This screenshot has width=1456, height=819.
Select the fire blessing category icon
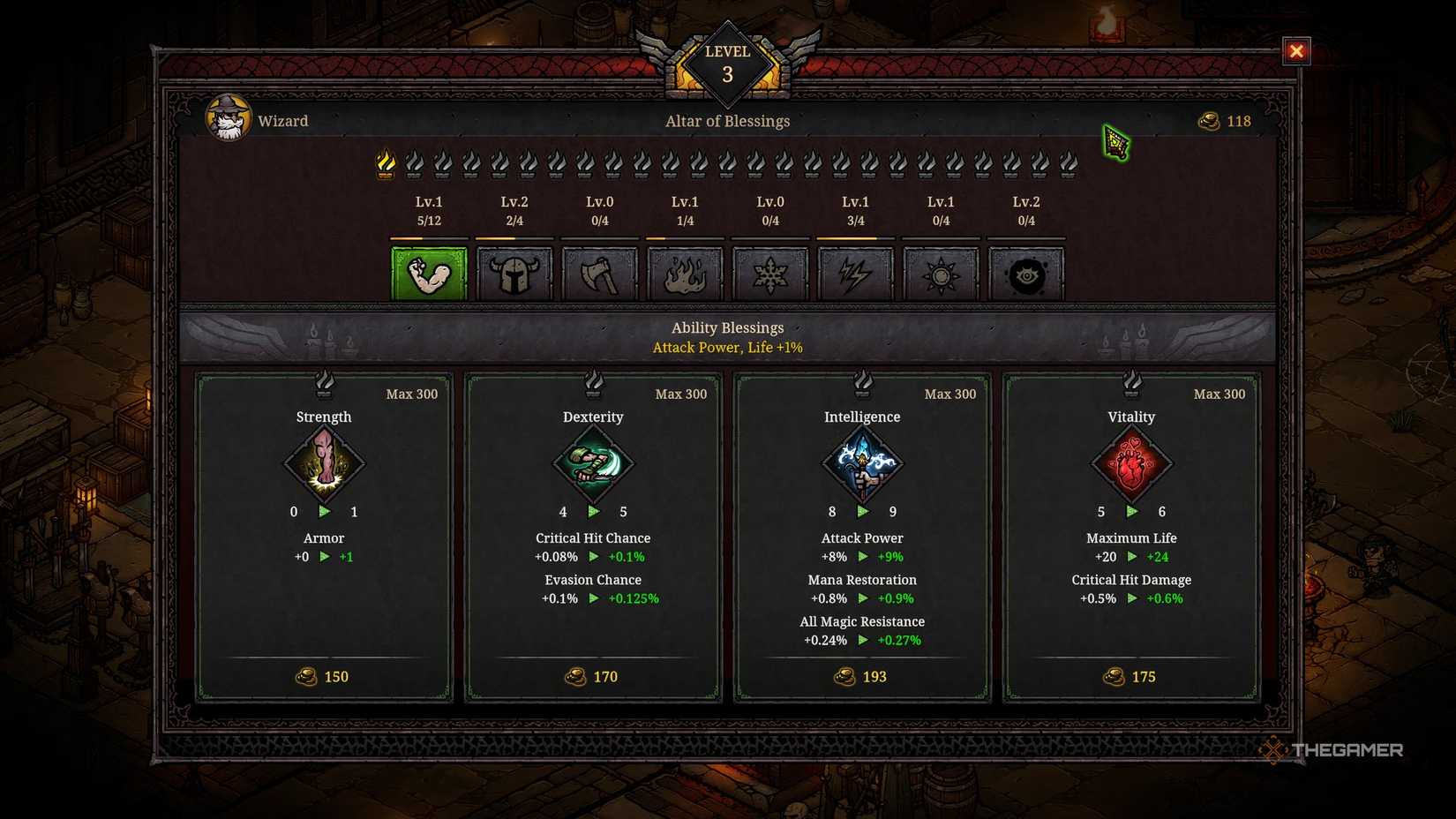tap(686, 273)
